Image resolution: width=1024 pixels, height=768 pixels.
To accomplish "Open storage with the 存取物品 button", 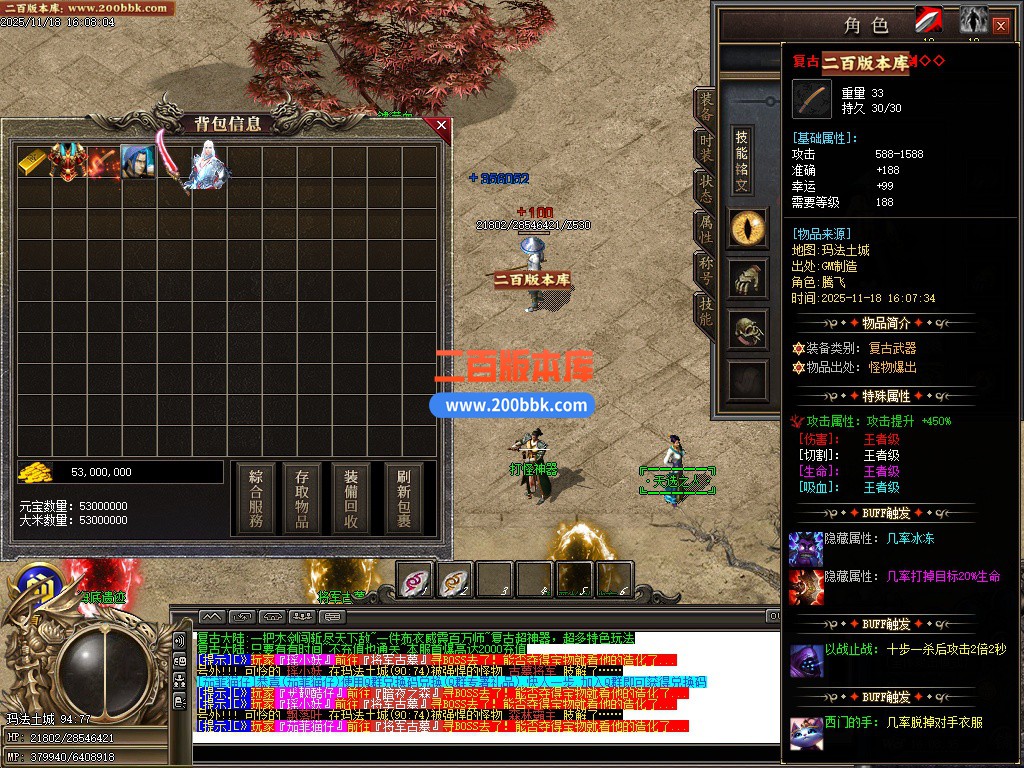I will pyautogui.click(x=303, y=498).
